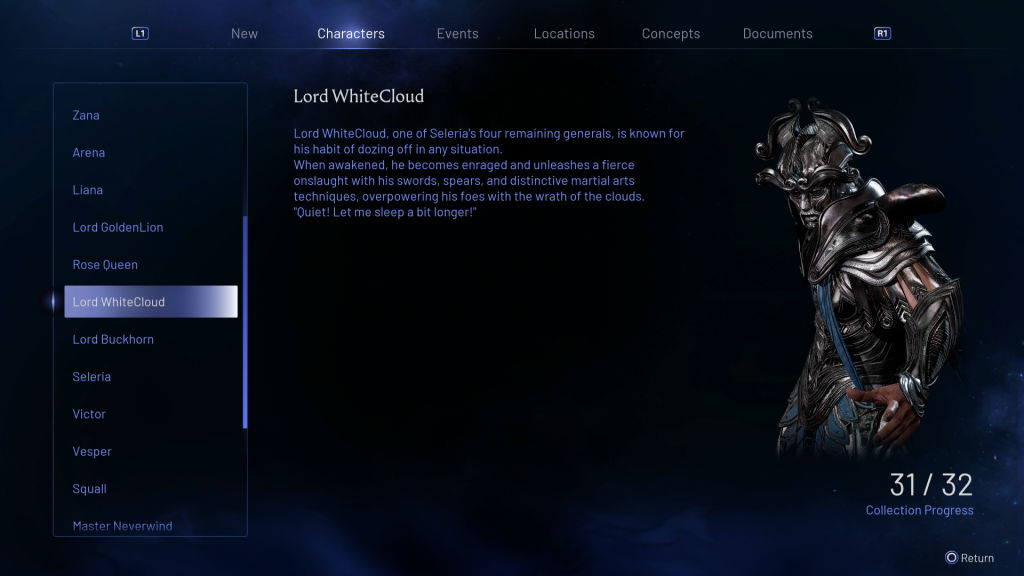This screenshot has height=576, width=1024.
Task: Choose Victor from the character list
Action: point(89,414)
